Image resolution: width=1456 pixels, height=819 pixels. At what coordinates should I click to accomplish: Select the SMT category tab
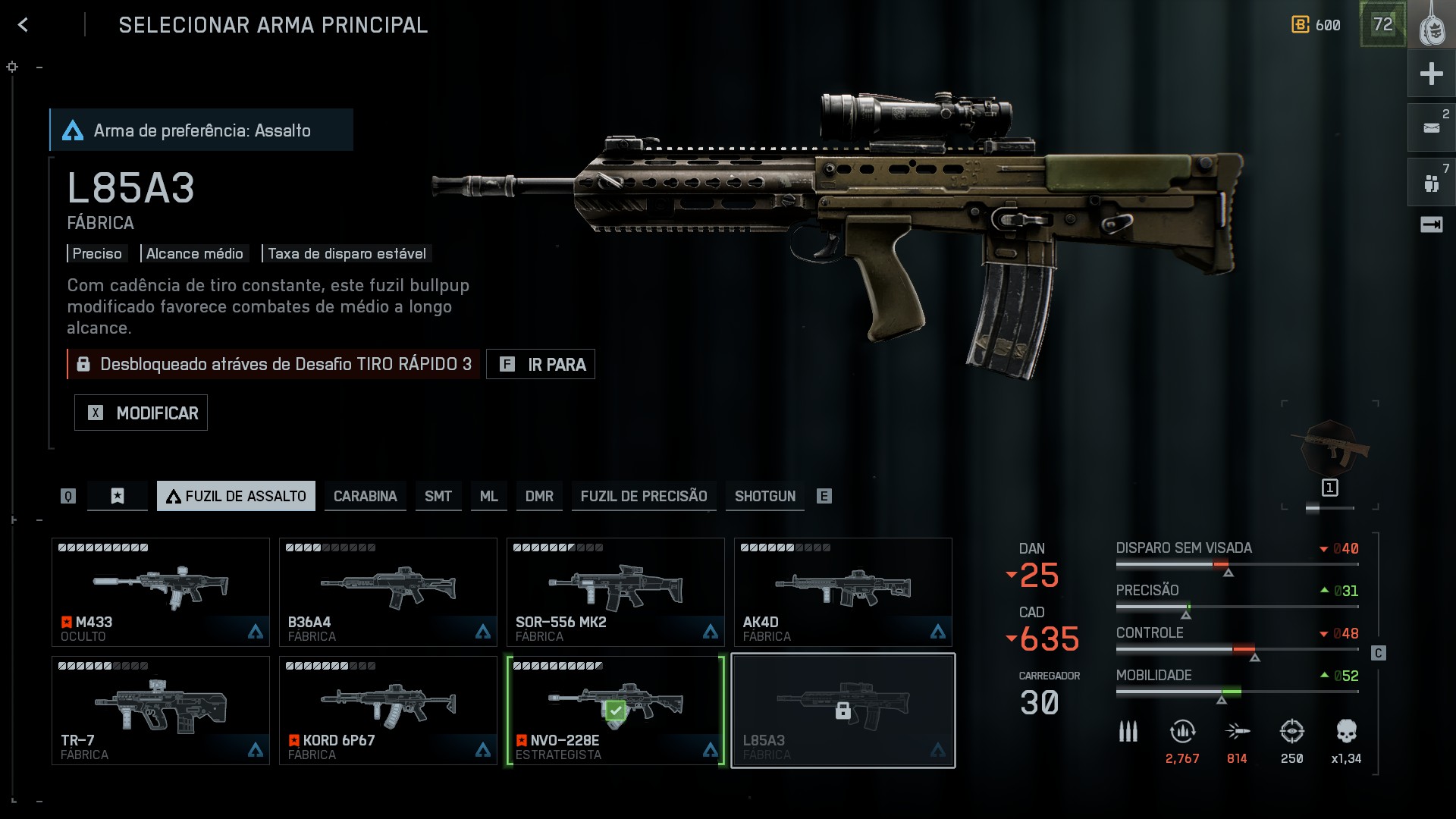coord(438,496)
